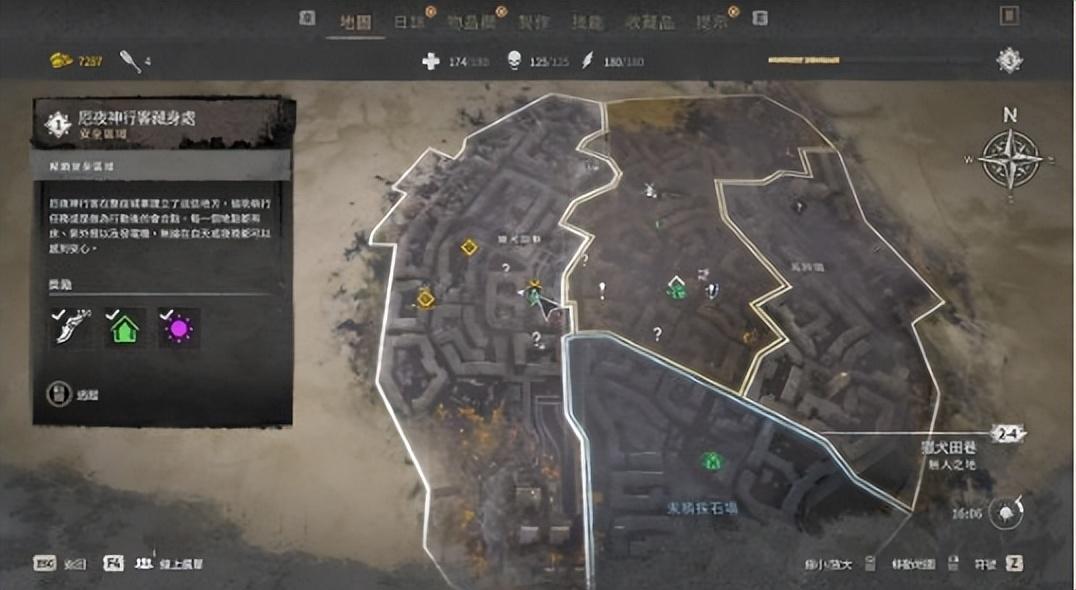Viewport: 1076px width, 590px height.
Task: Select the green safe zone marker above 末騎採石場
Action: tap(710, 460)
